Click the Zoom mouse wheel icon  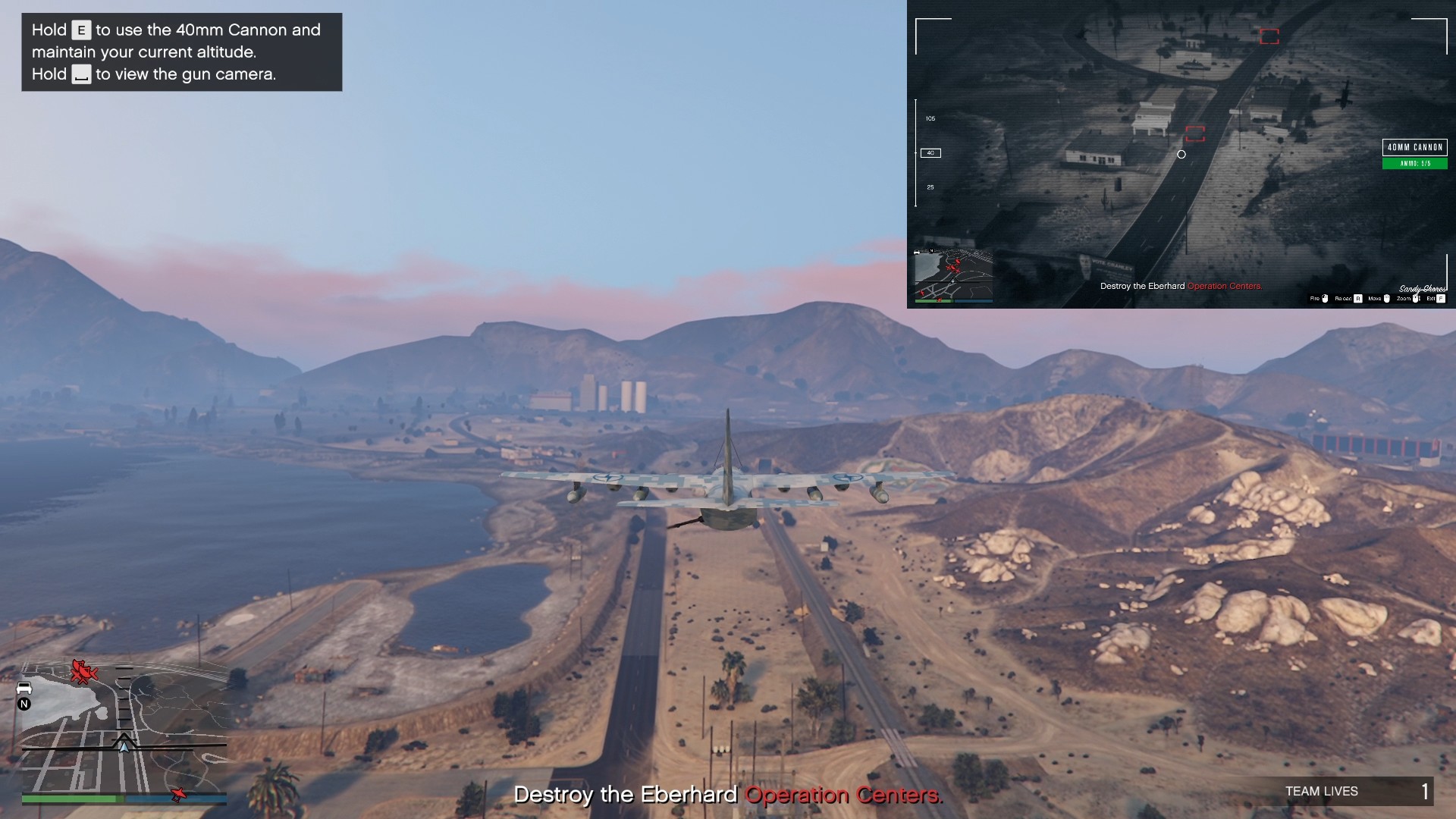[x=1416, y=299]
